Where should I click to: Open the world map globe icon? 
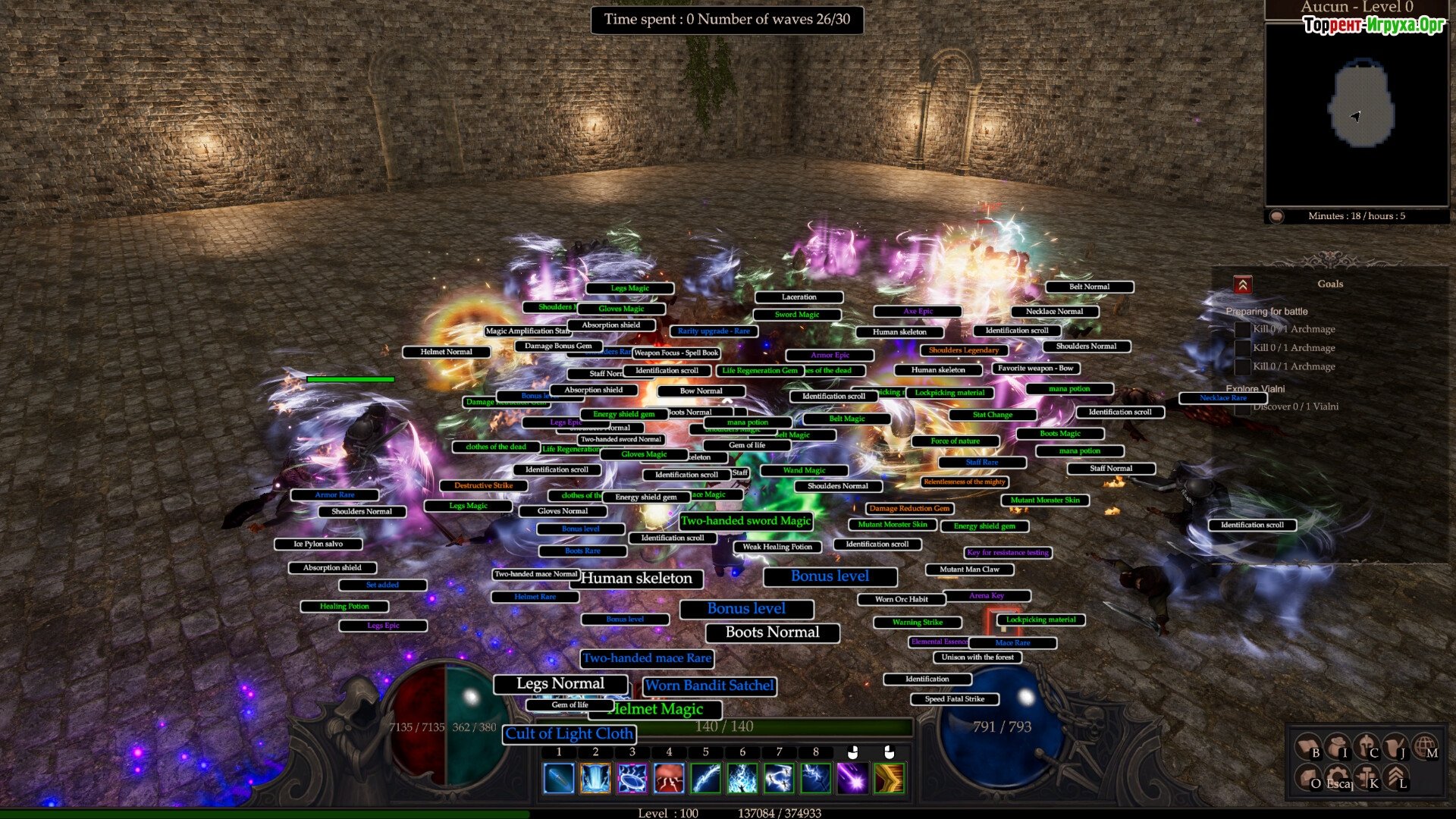pos(1425,747)
